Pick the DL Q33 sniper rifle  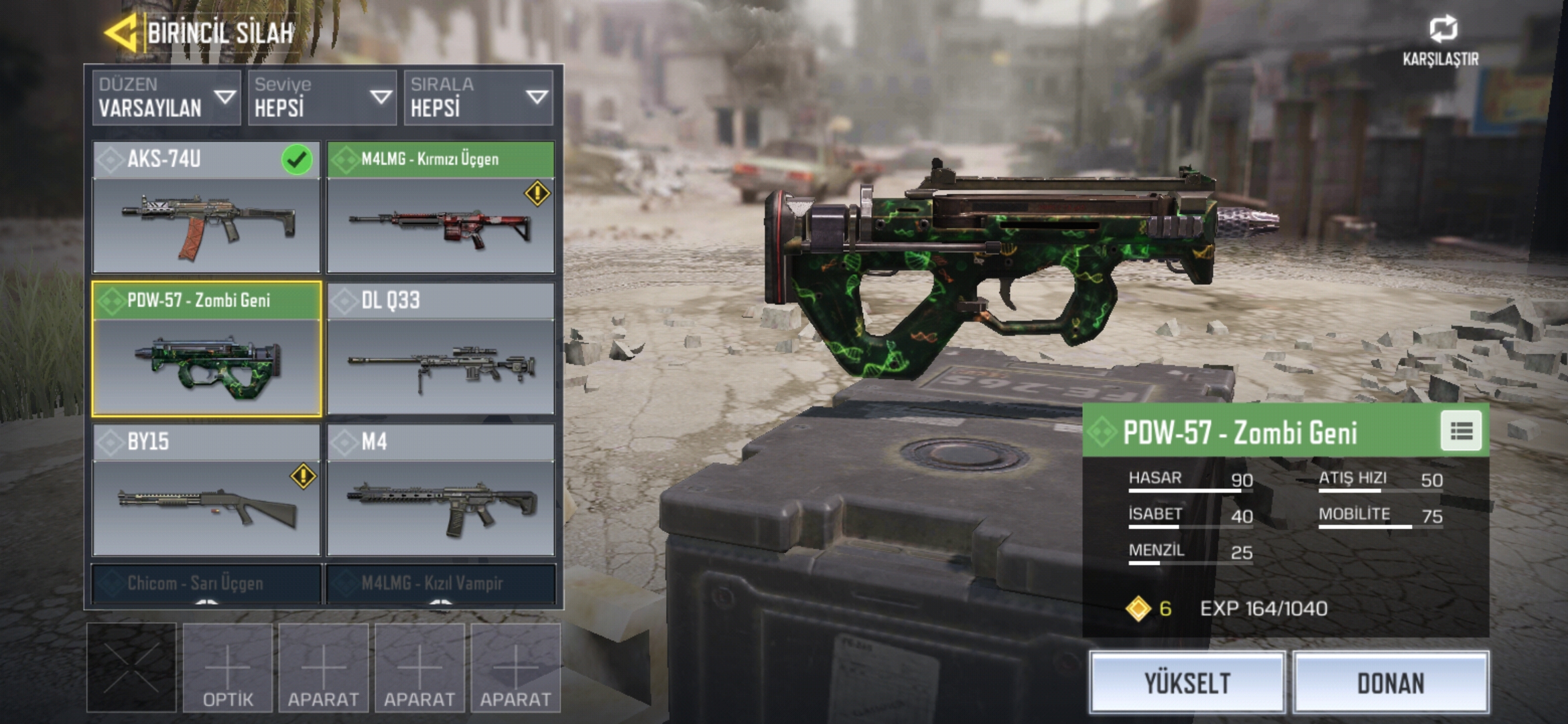(441, 349)
